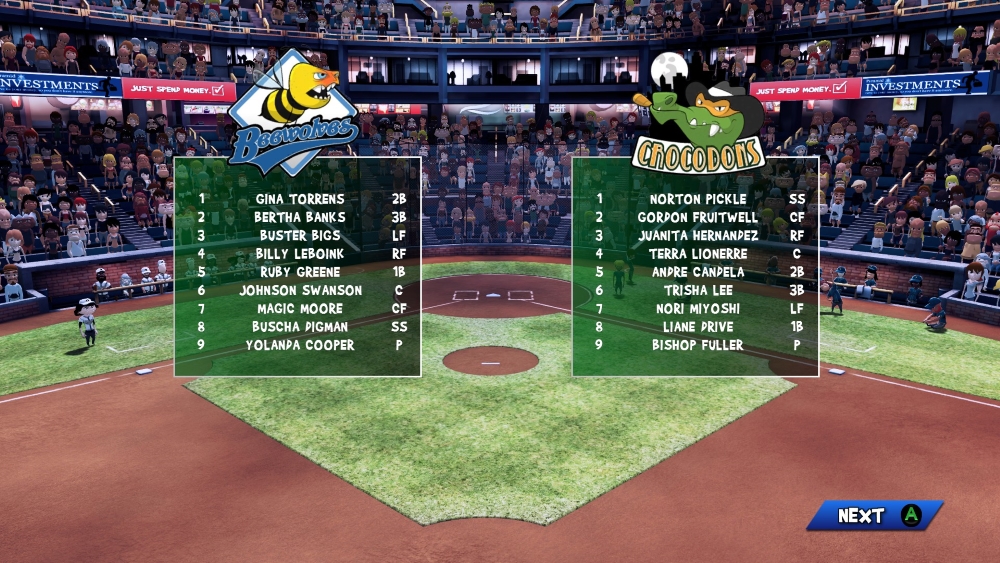The image size is (1000, 563).
Task: Pick catcher Terra Lionerre's row
Action: (698, 254)
